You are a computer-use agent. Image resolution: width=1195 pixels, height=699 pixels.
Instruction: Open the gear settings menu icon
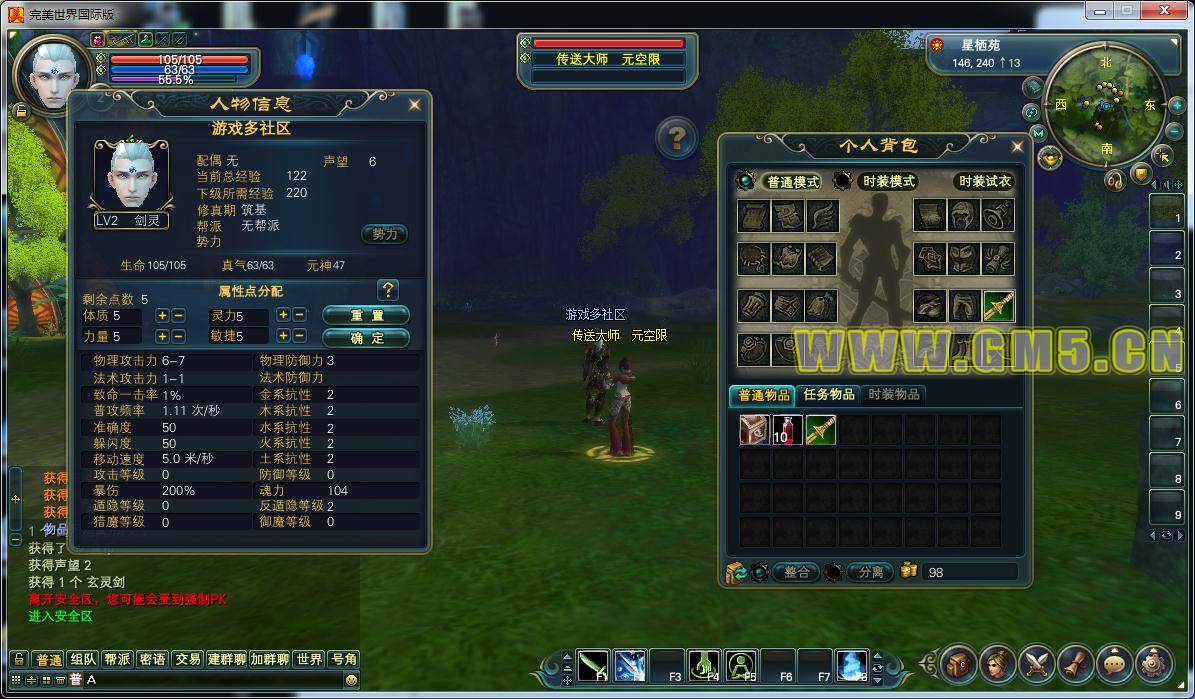[x=1153, y=663]
